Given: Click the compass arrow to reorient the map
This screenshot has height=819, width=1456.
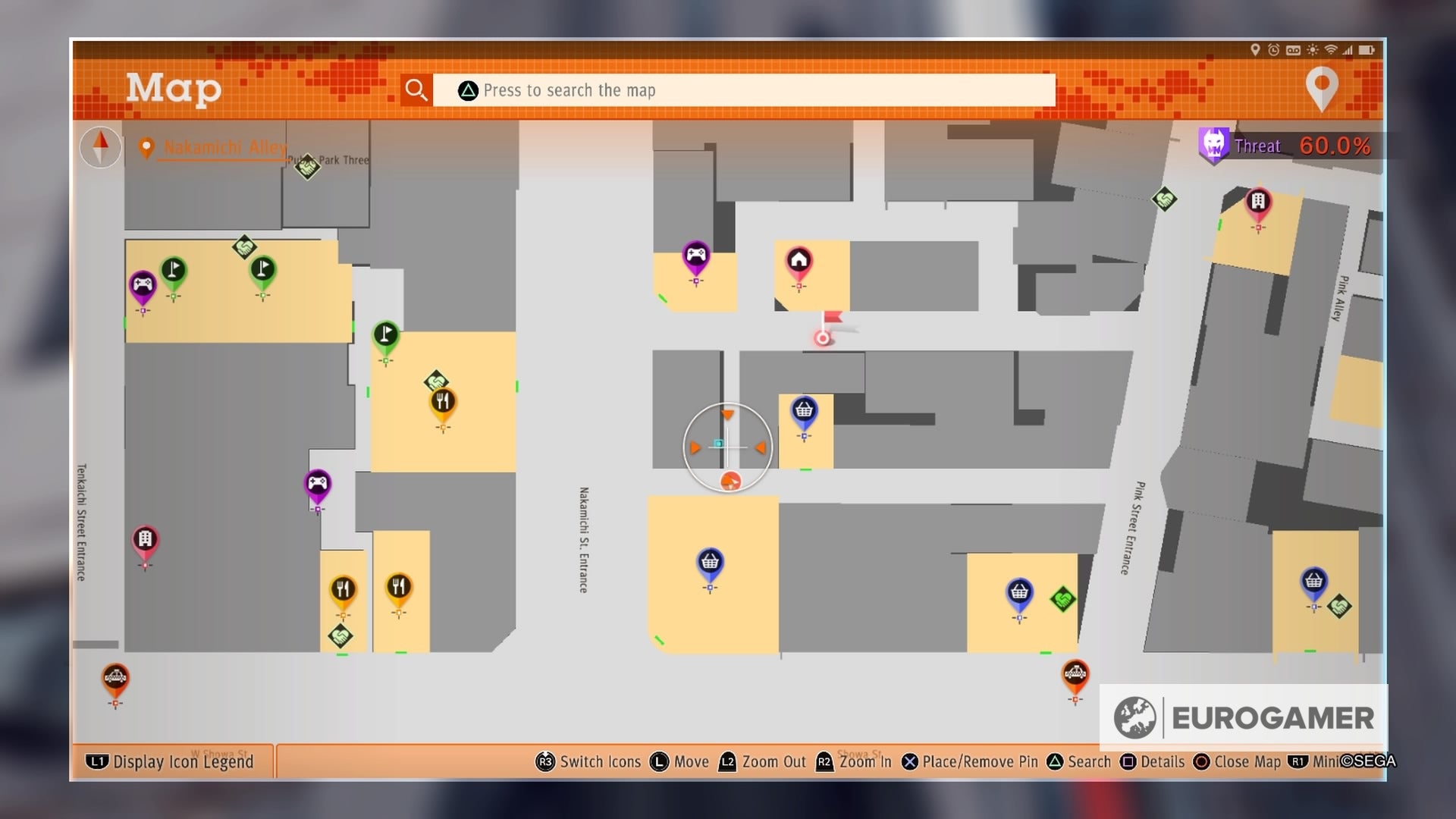Looking at the screenshot, I should tap(99, 146).
